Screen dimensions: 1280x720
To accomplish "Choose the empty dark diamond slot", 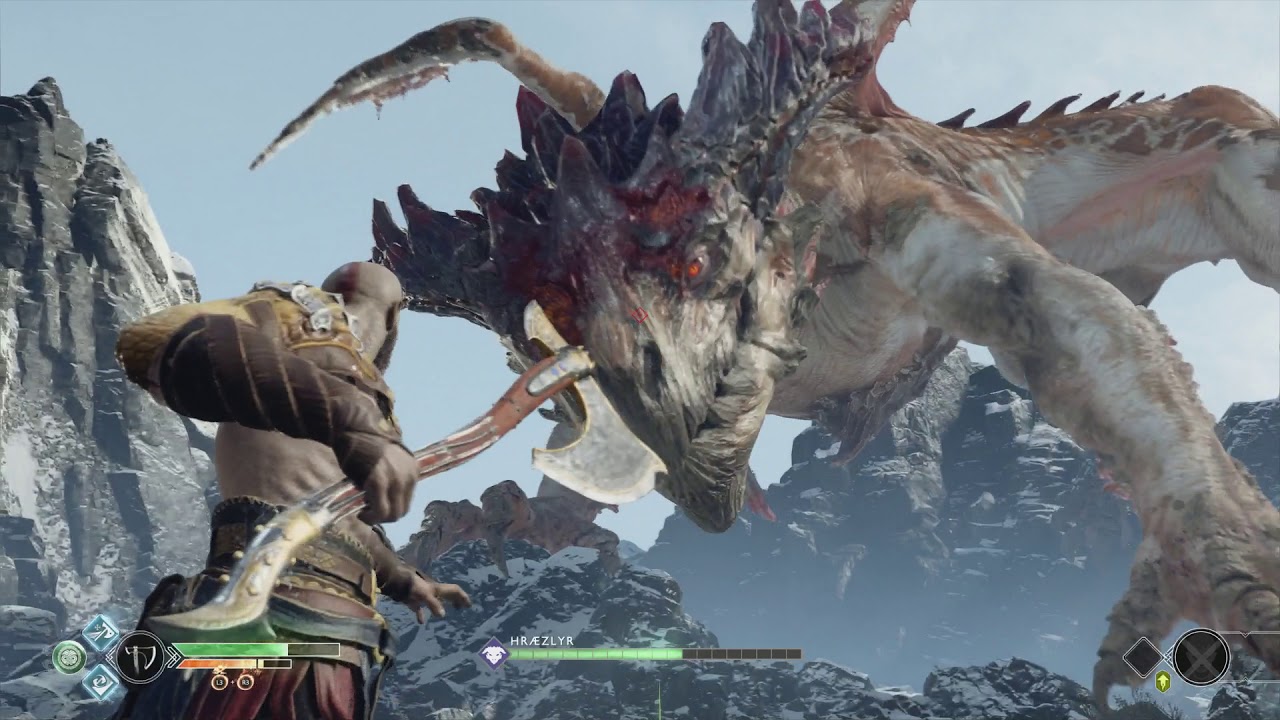I will (1142, 657).
